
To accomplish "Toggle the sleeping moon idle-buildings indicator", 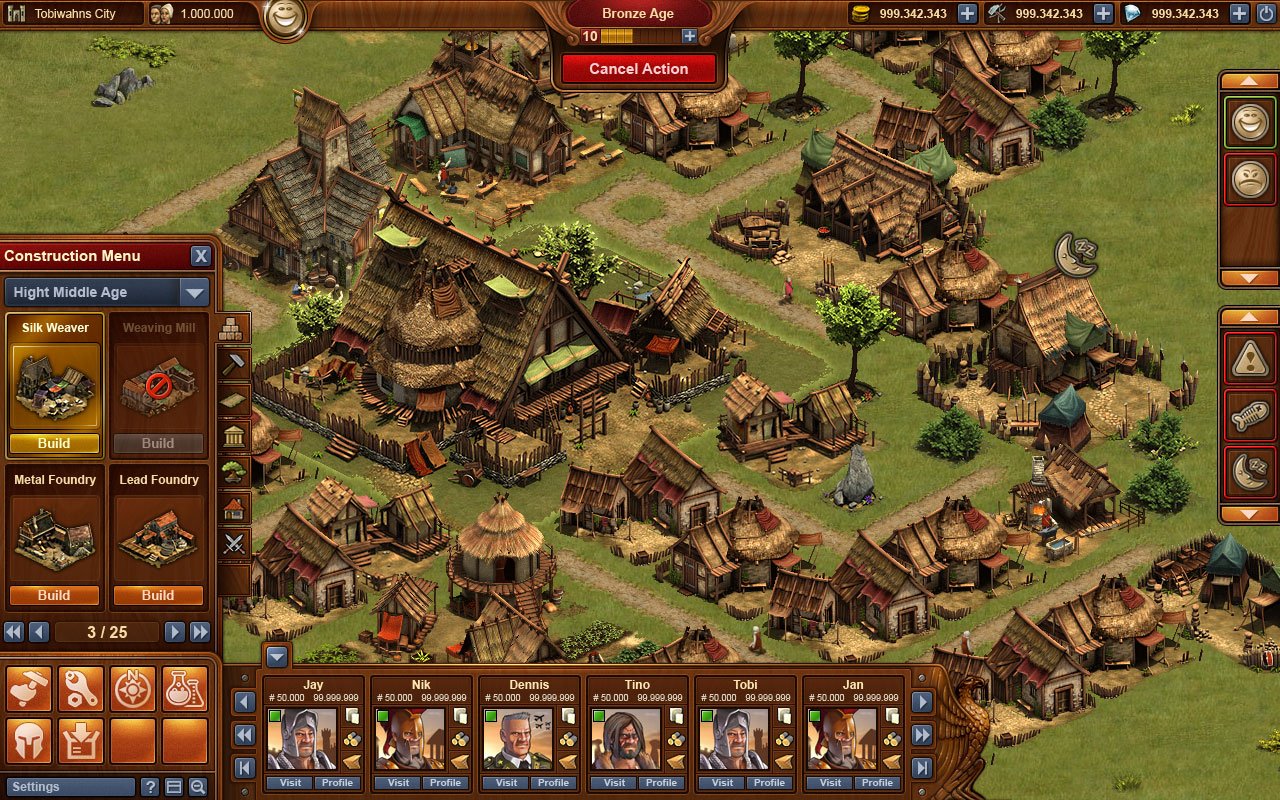I will [x=1249, y=470].
